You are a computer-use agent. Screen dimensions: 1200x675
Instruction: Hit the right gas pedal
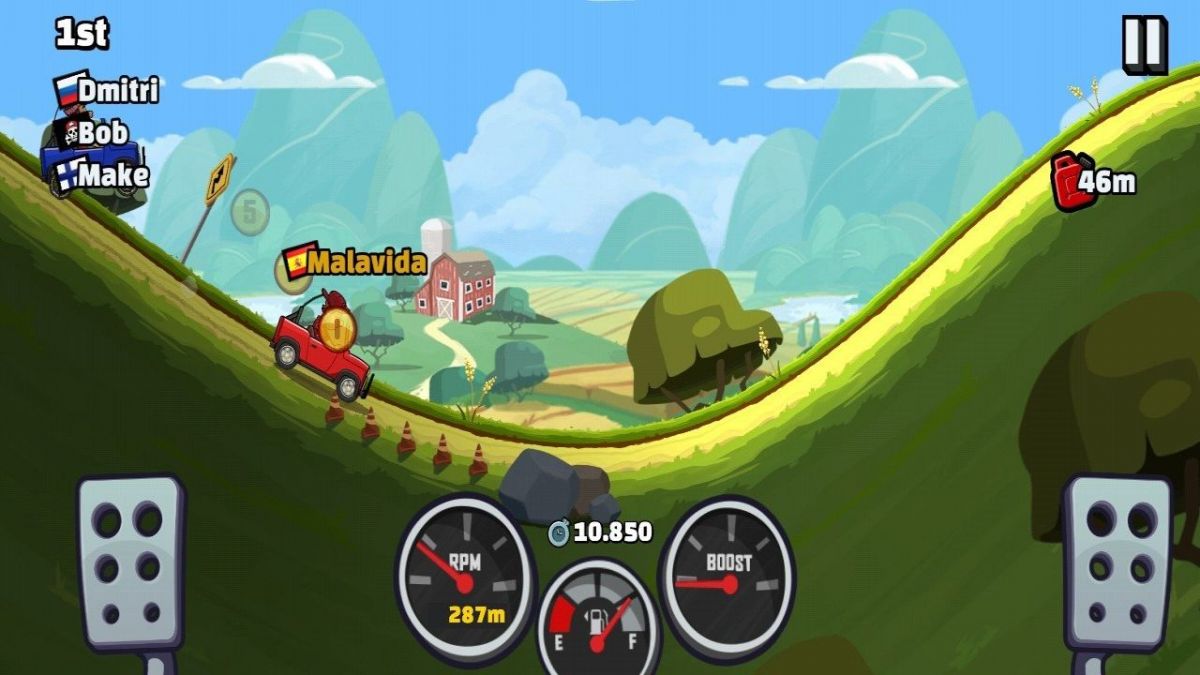[x=1116, y=563]
